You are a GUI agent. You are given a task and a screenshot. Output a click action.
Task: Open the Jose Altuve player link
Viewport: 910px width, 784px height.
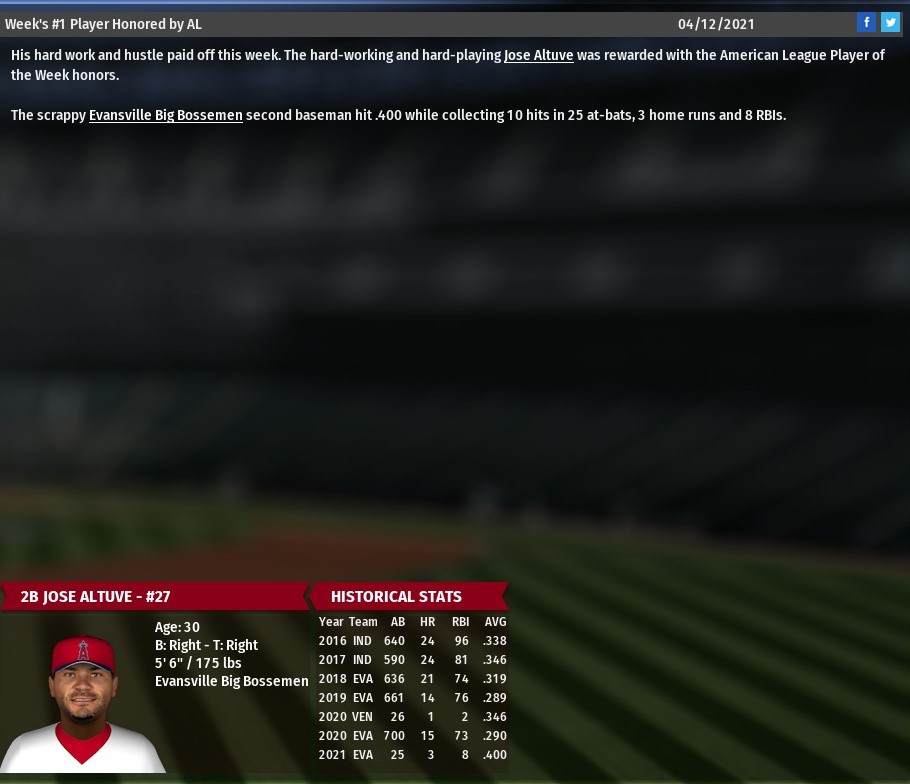click(538, 56)
